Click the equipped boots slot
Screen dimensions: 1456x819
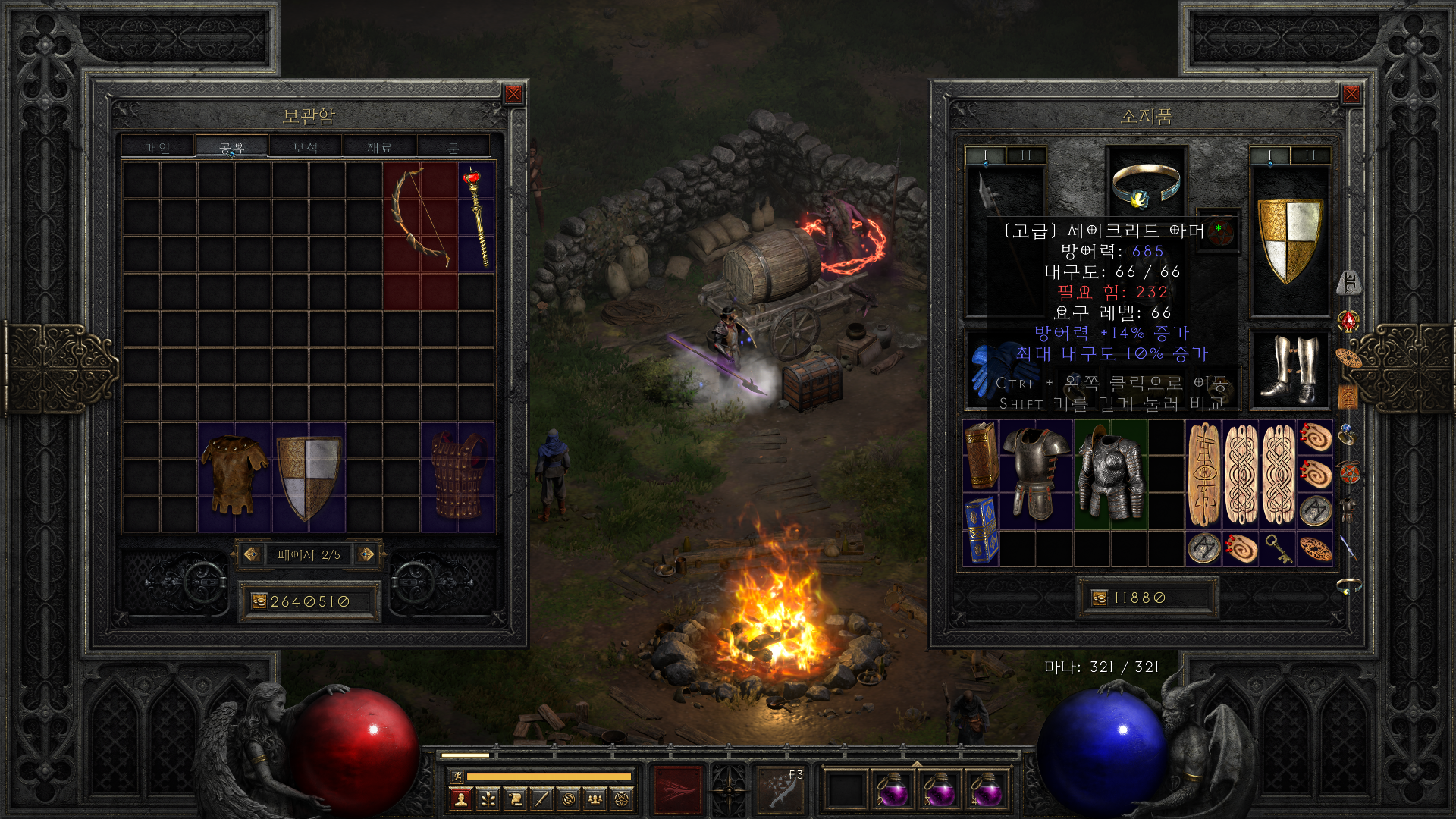pyautogui.click(x=1289, y=369)
